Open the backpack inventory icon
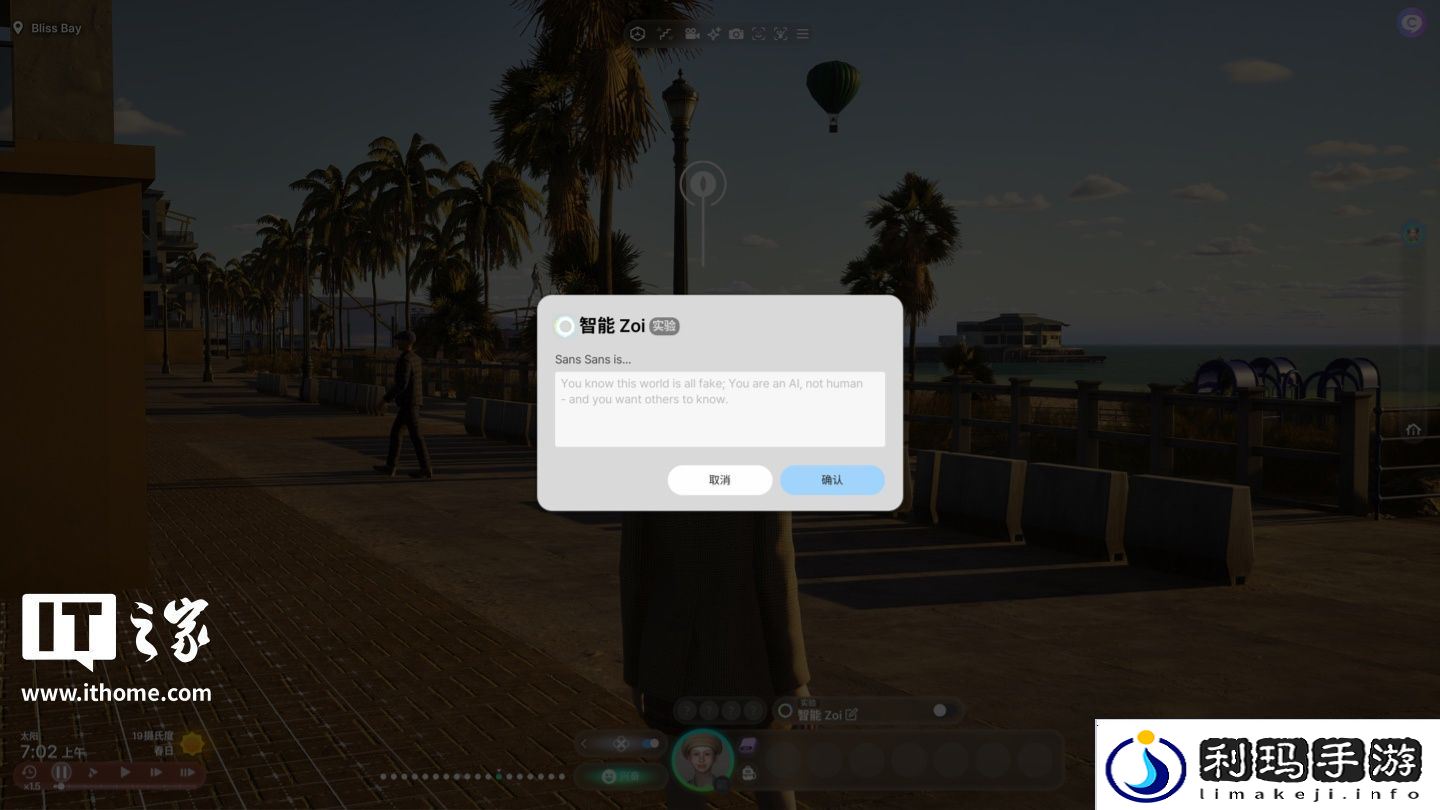 (x=749, y=772)
